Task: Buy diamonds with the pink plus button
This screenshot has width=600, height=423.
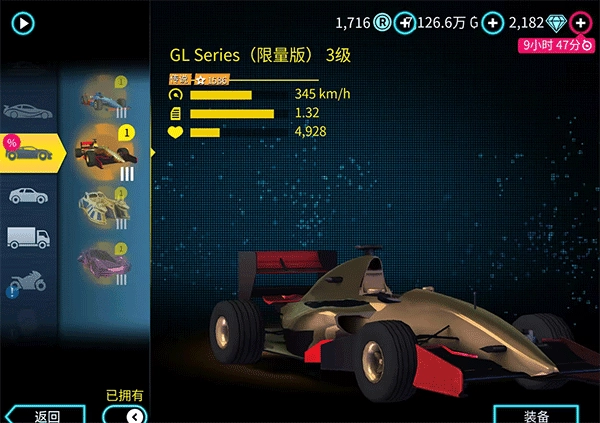Action: pyautogui.click(x=580, y=22)
